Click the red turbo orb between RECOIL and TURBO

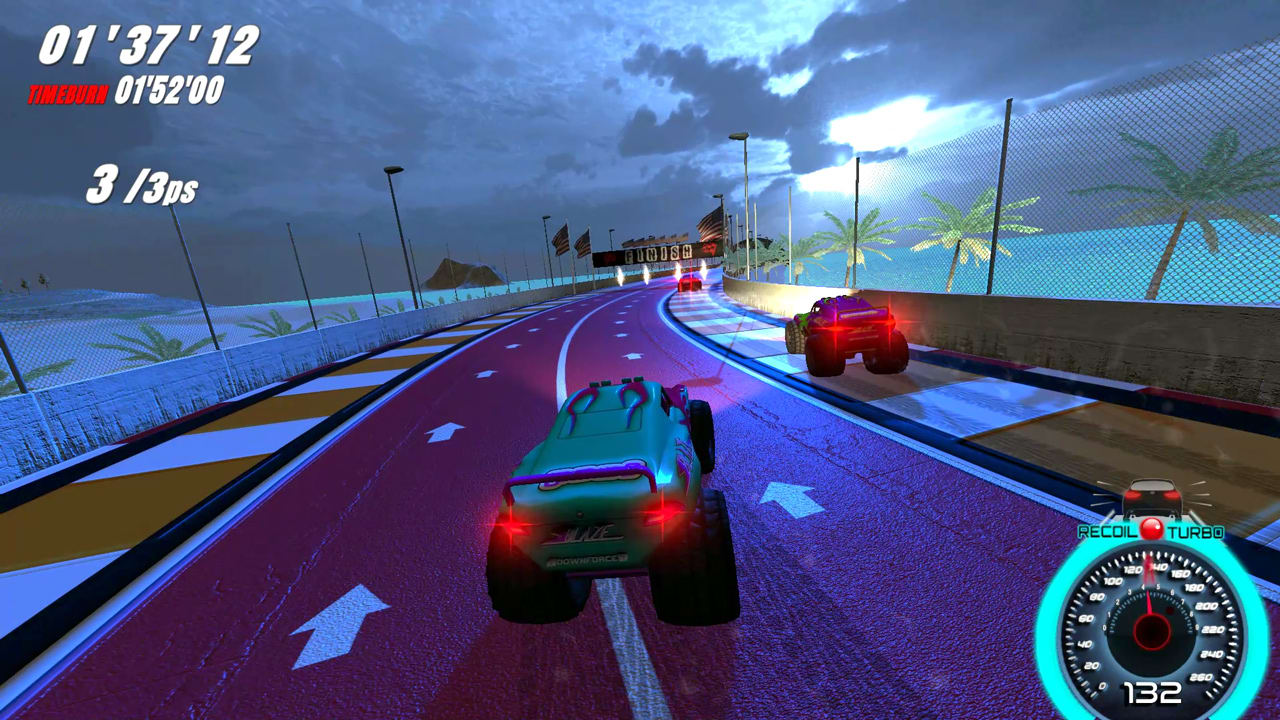(1153, 529)
